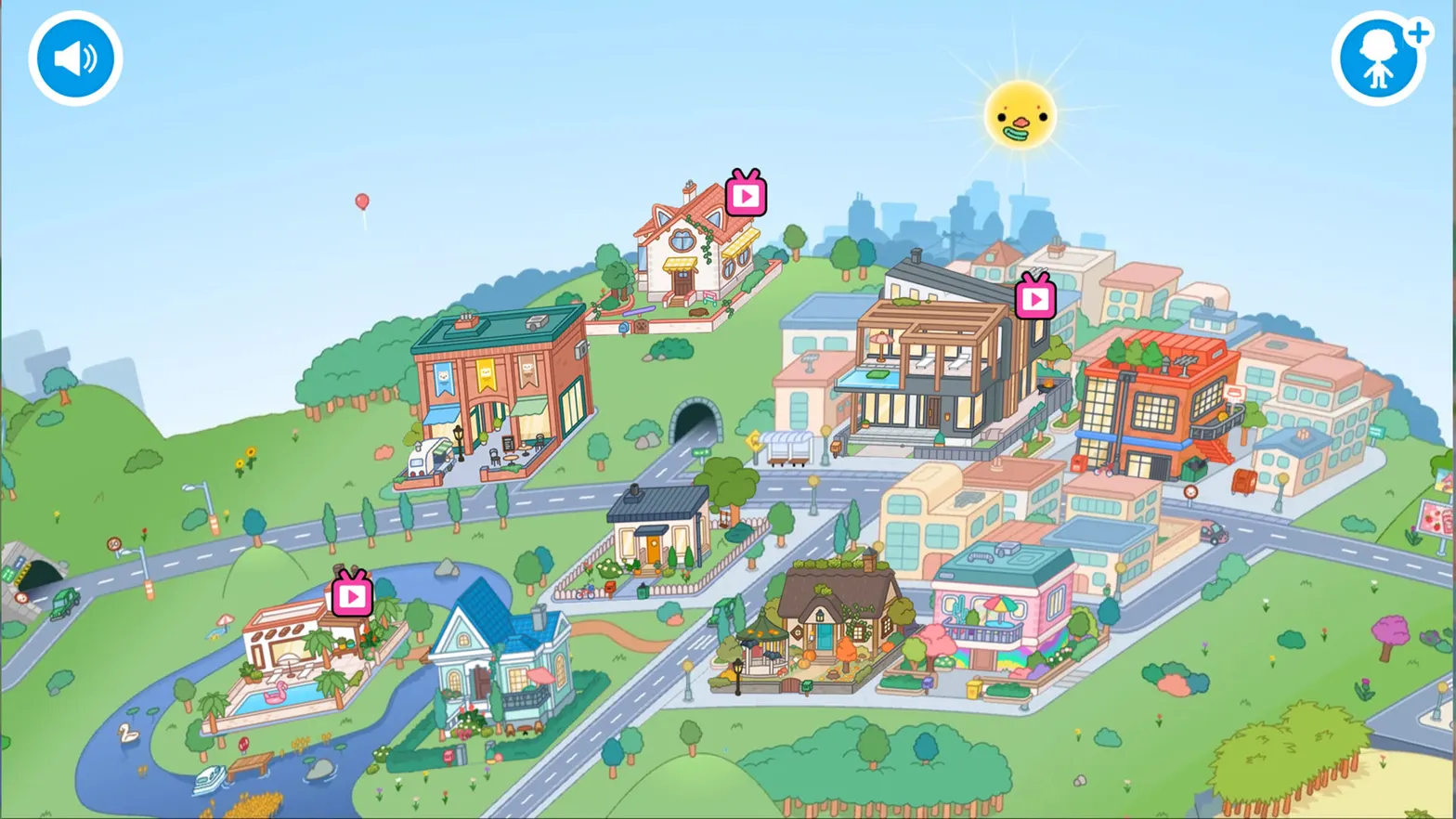1456x819 pixels.
Task: Open the TV gift on the modern wooden loft
Action: [1034, 299]
